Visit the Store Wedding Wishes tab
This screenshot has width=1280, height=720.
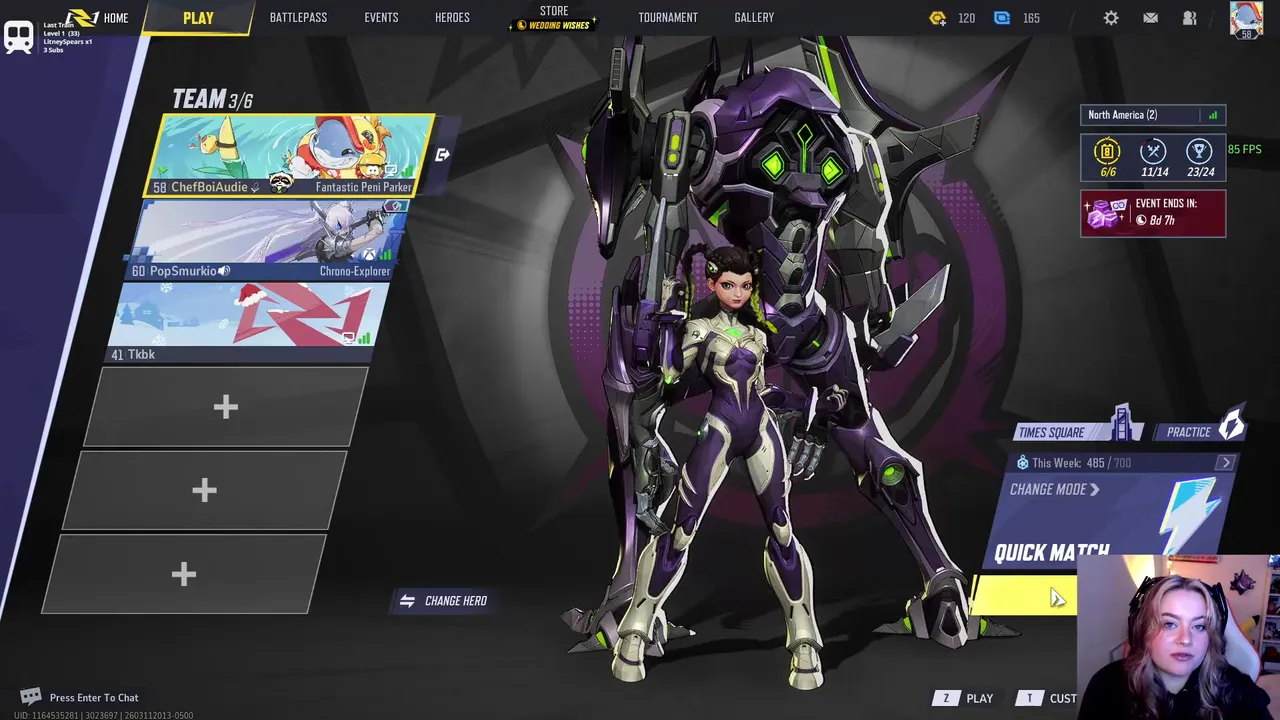(x=553, y=18)
